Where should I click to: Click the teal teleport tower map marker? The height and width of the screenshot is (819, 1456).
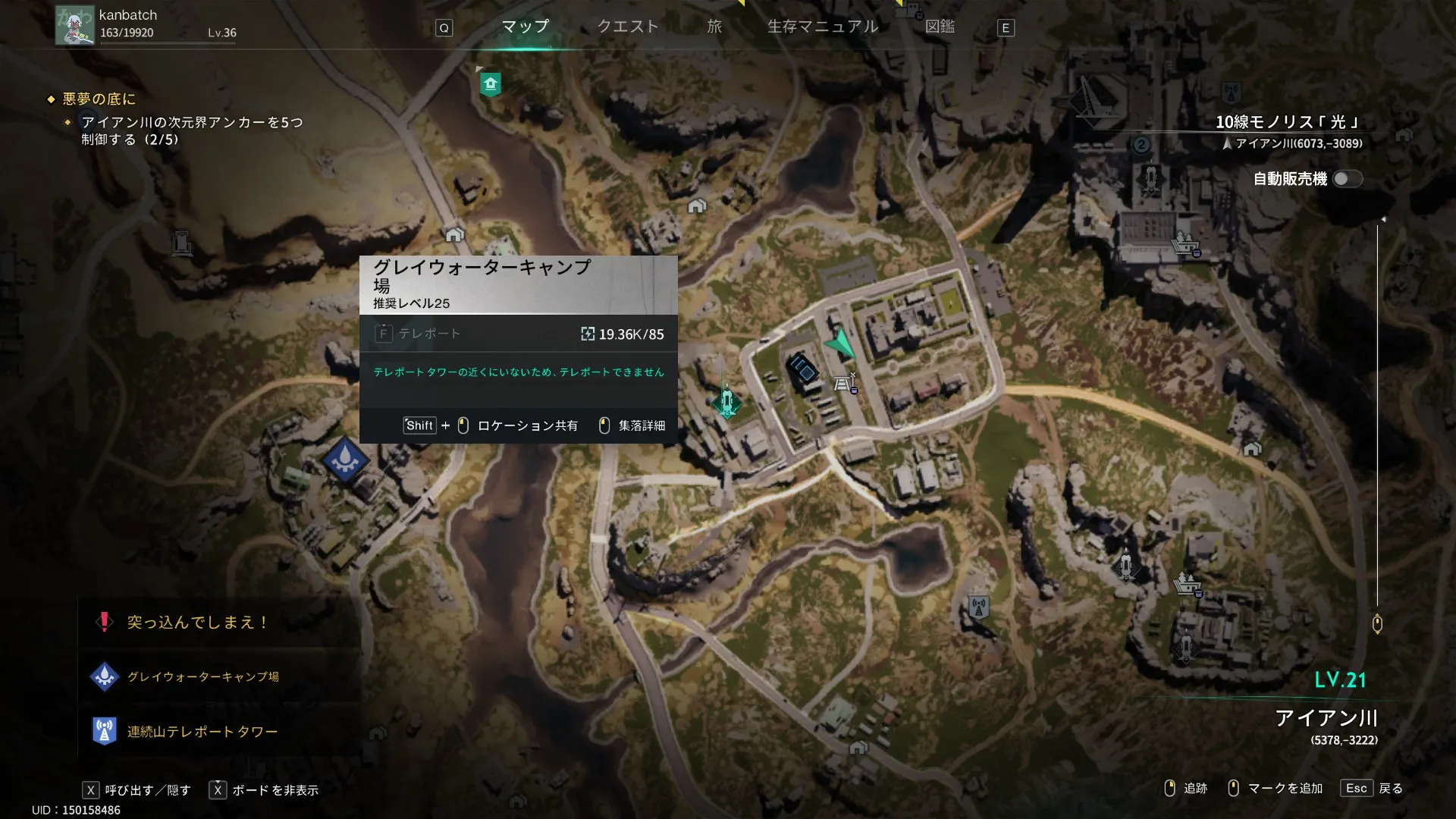point(726,401)
